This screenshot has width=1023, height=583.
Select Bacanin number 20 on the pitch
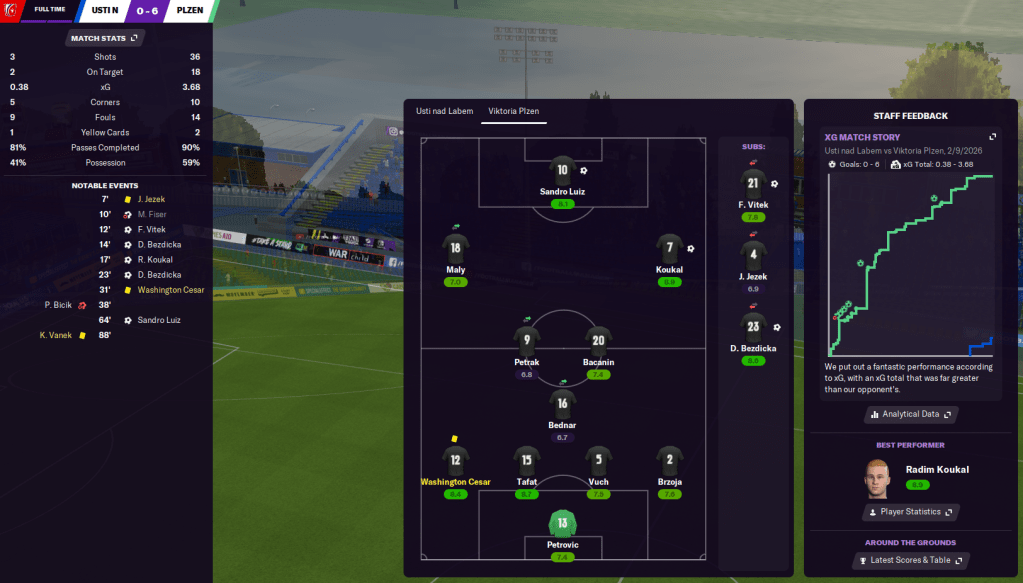(x=598, y=341)
